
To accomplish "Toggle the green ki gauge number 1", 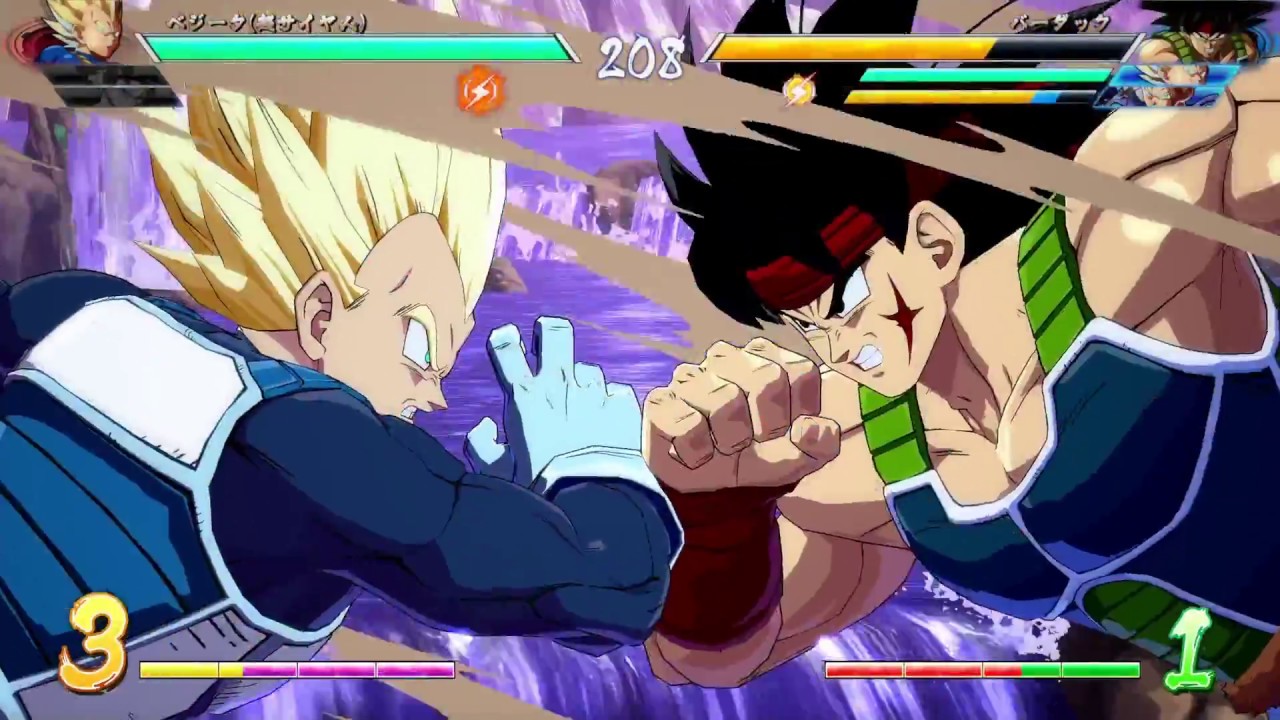I will pos(1190,648).
